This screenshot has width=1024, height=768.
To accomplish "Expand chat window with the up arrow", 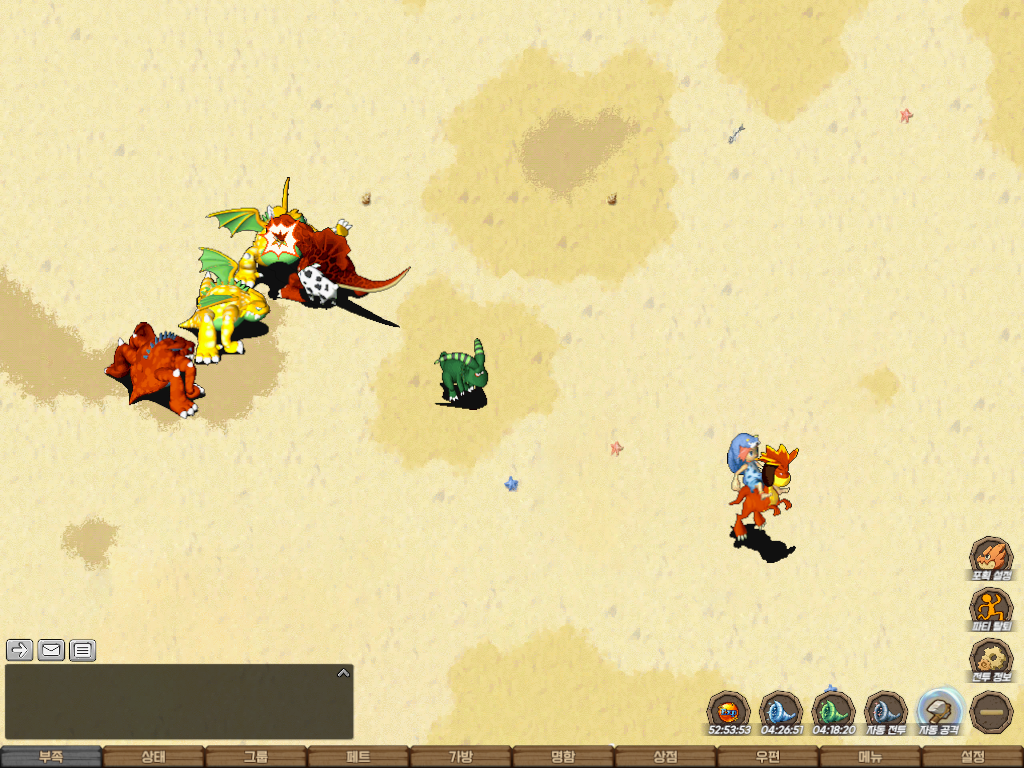I will pyautogui.click(x=343, y=673).
